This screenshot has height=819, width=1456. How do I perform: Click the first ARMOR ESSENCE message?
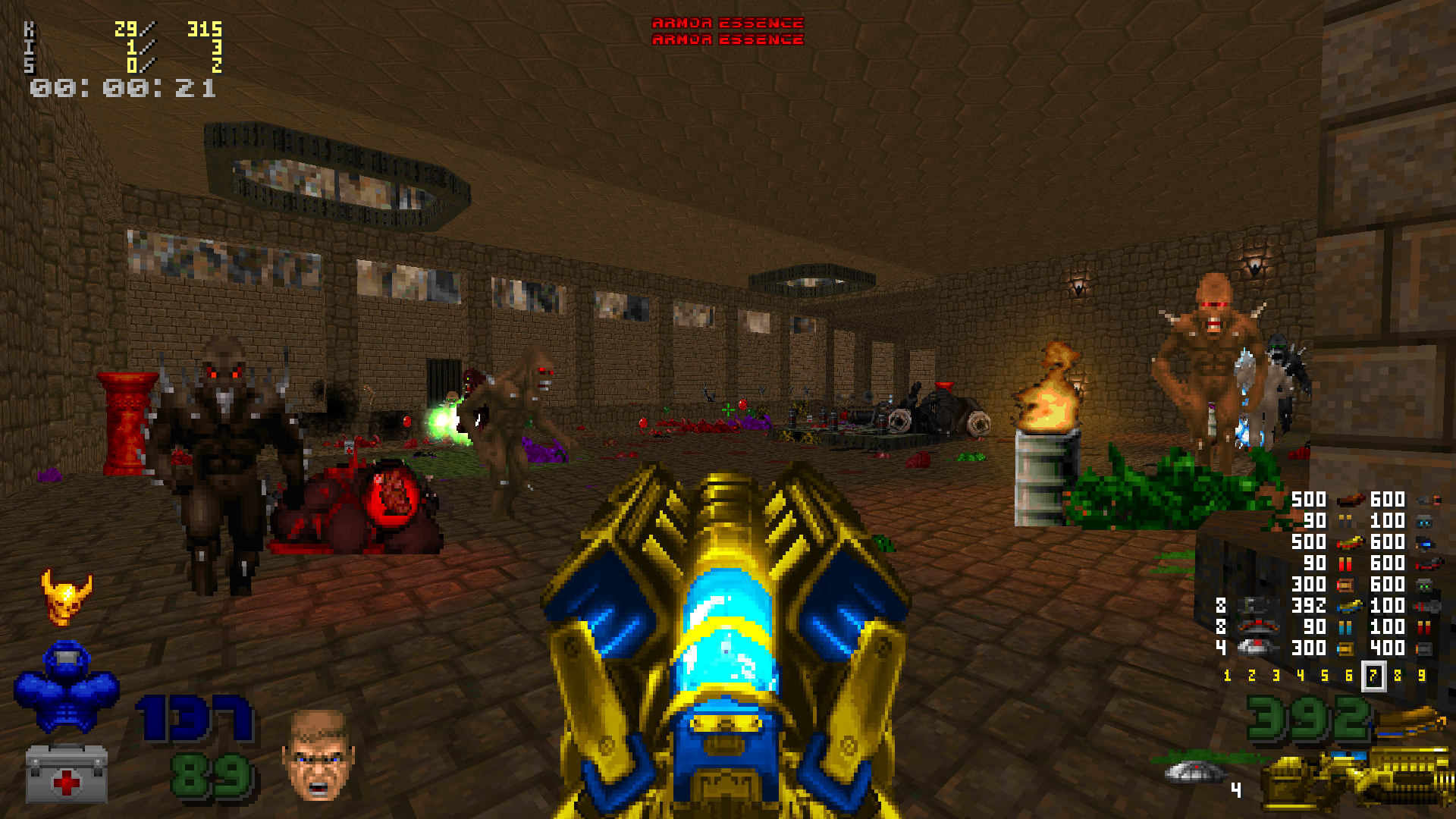click(x=726, y=22)
